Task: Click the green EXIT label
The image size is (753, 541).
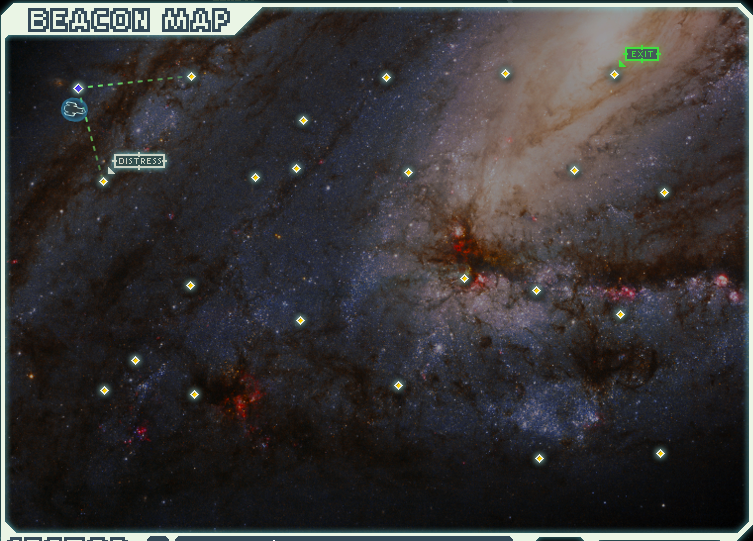Action: click(642, 54)
